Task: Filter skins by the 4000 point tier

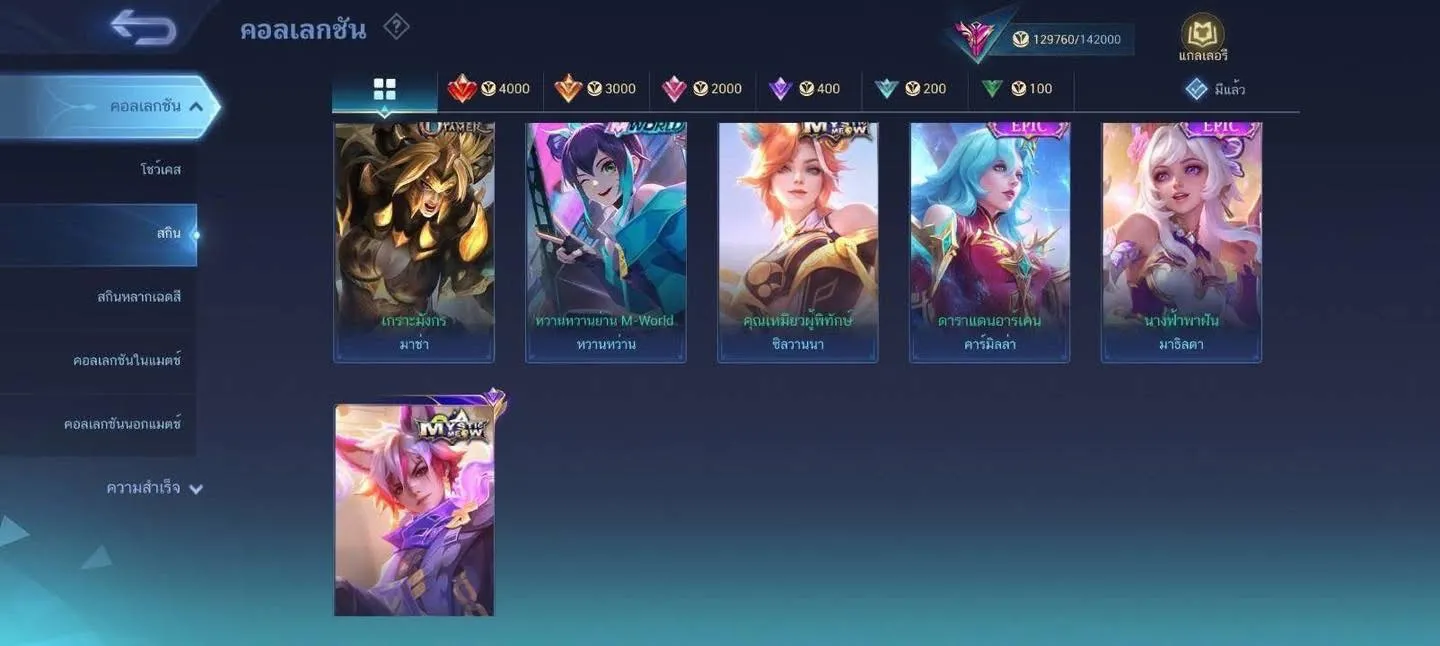Action: click(x=490, y=89)
